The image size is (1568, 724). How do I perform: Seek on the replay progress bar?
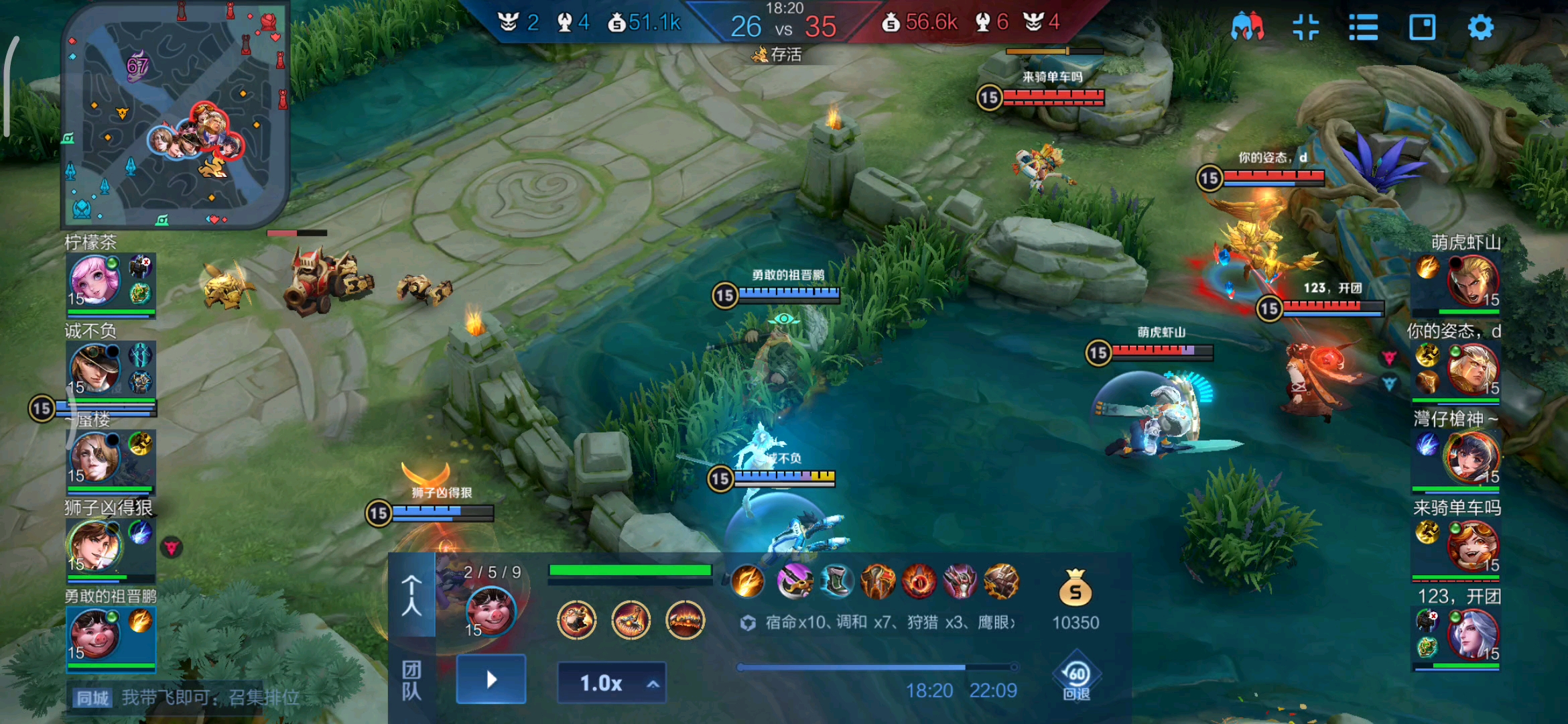pyautogui.click(x=876, y=667)
